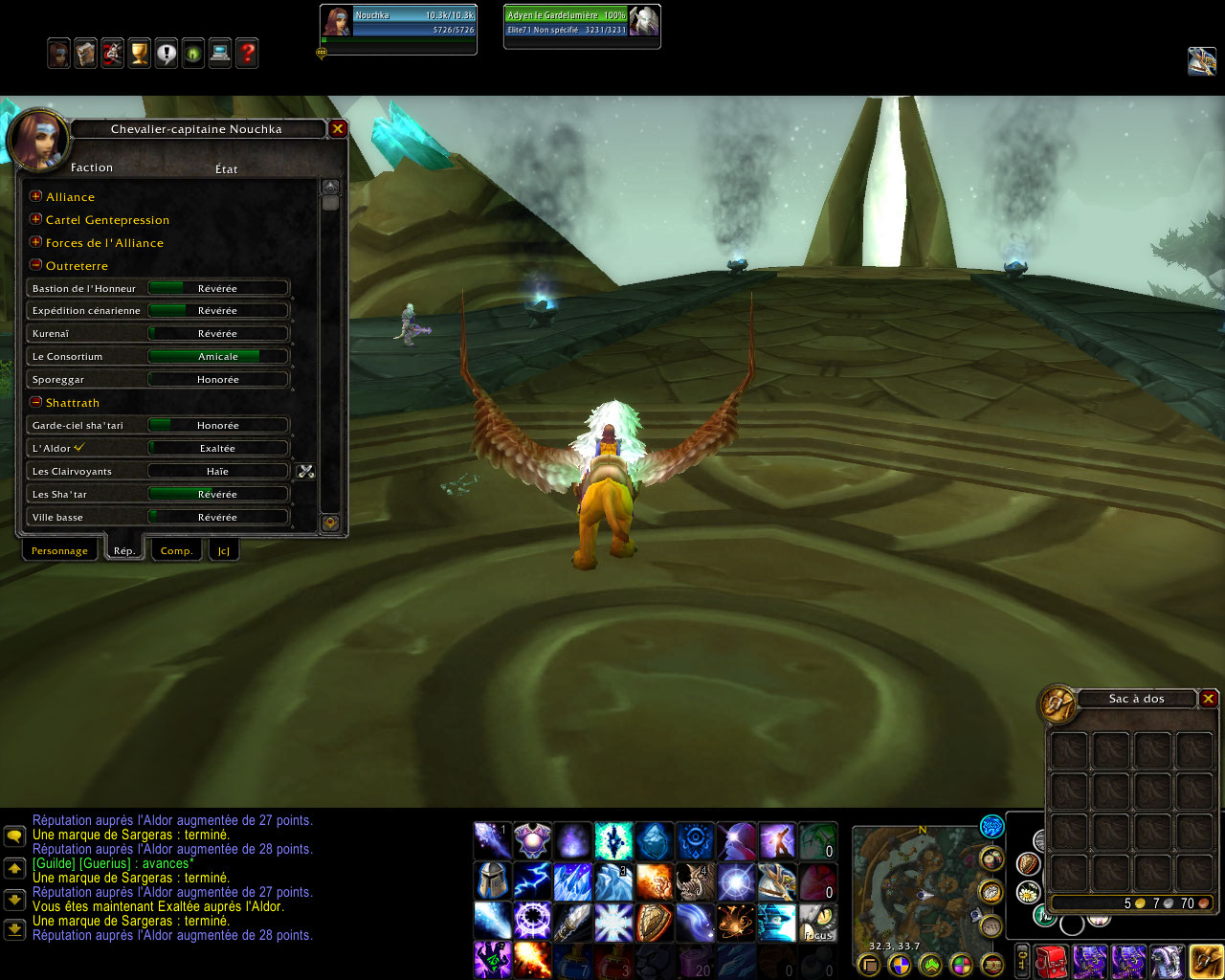Open the red bag in the bag bar
The width and height of the screenshot is (1225, 980).
pos(1052,960)
